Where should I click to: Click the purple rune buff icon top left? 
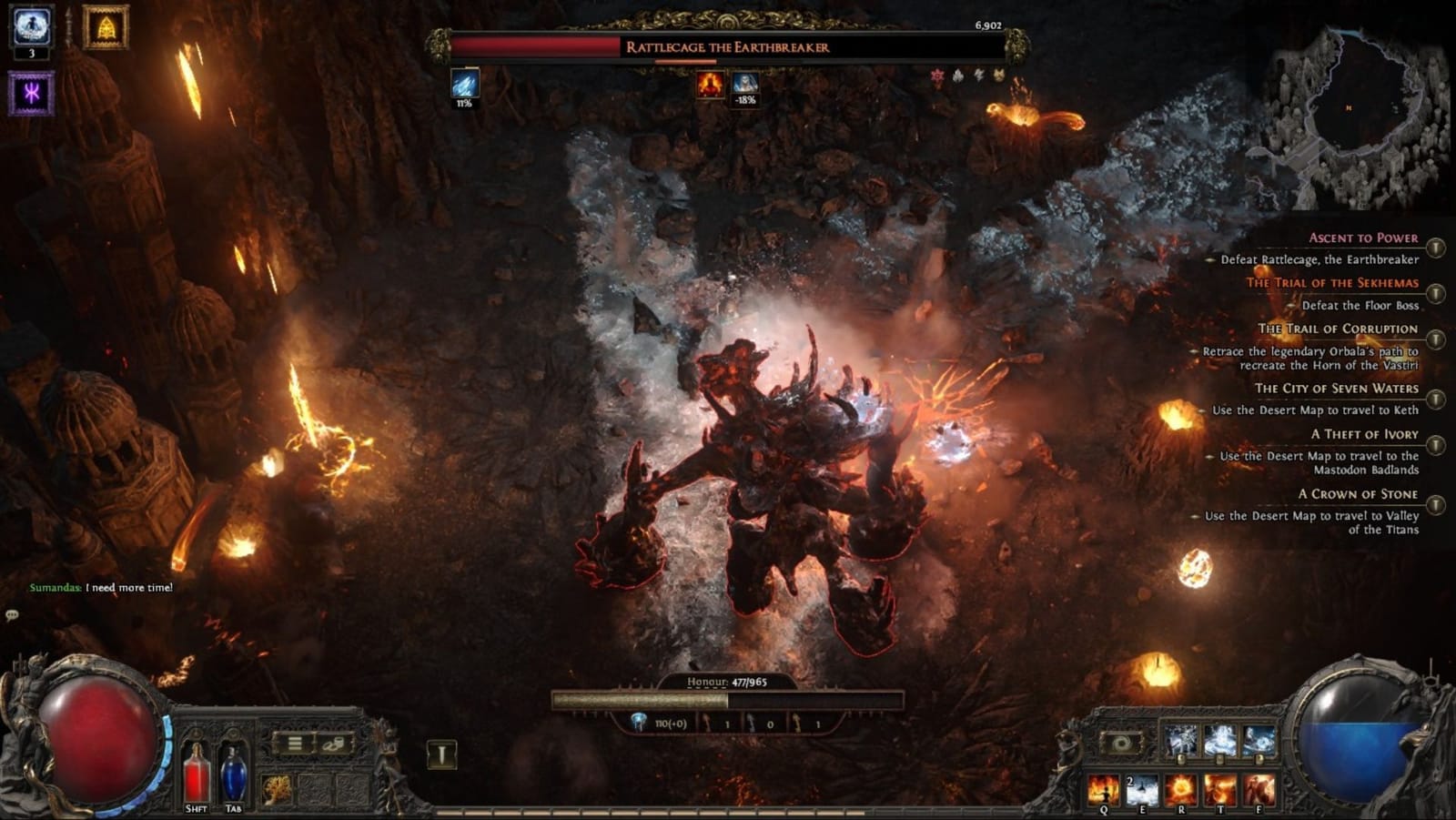pyautogui.click(x=31, y=92)
